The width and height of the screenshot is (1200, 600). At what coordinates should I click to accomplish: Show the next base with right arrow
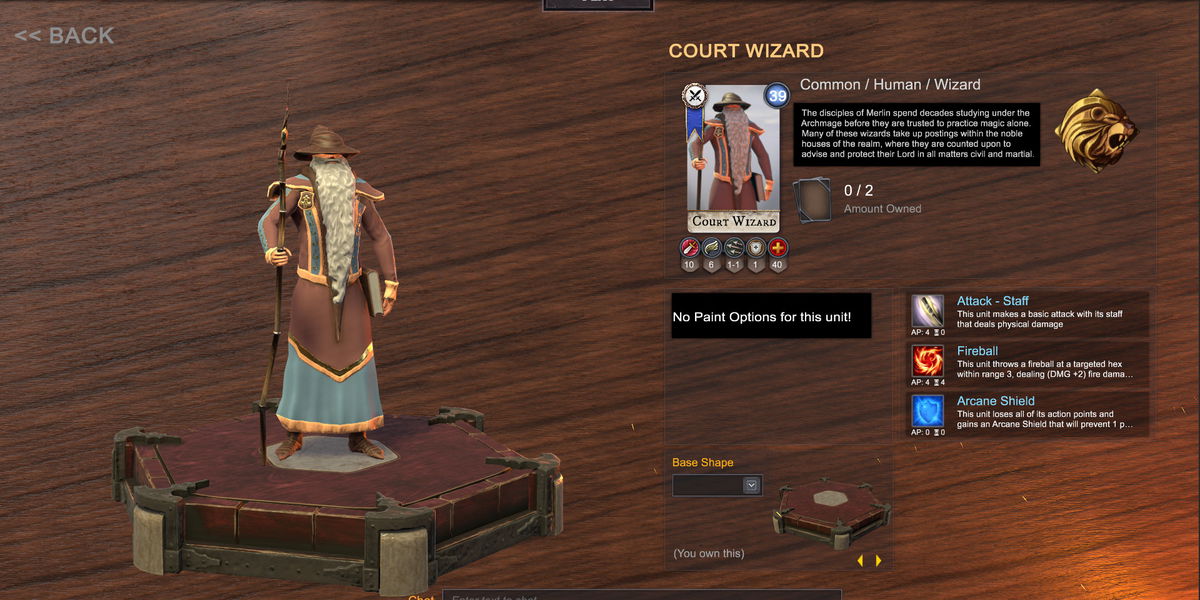coord(879,561)
